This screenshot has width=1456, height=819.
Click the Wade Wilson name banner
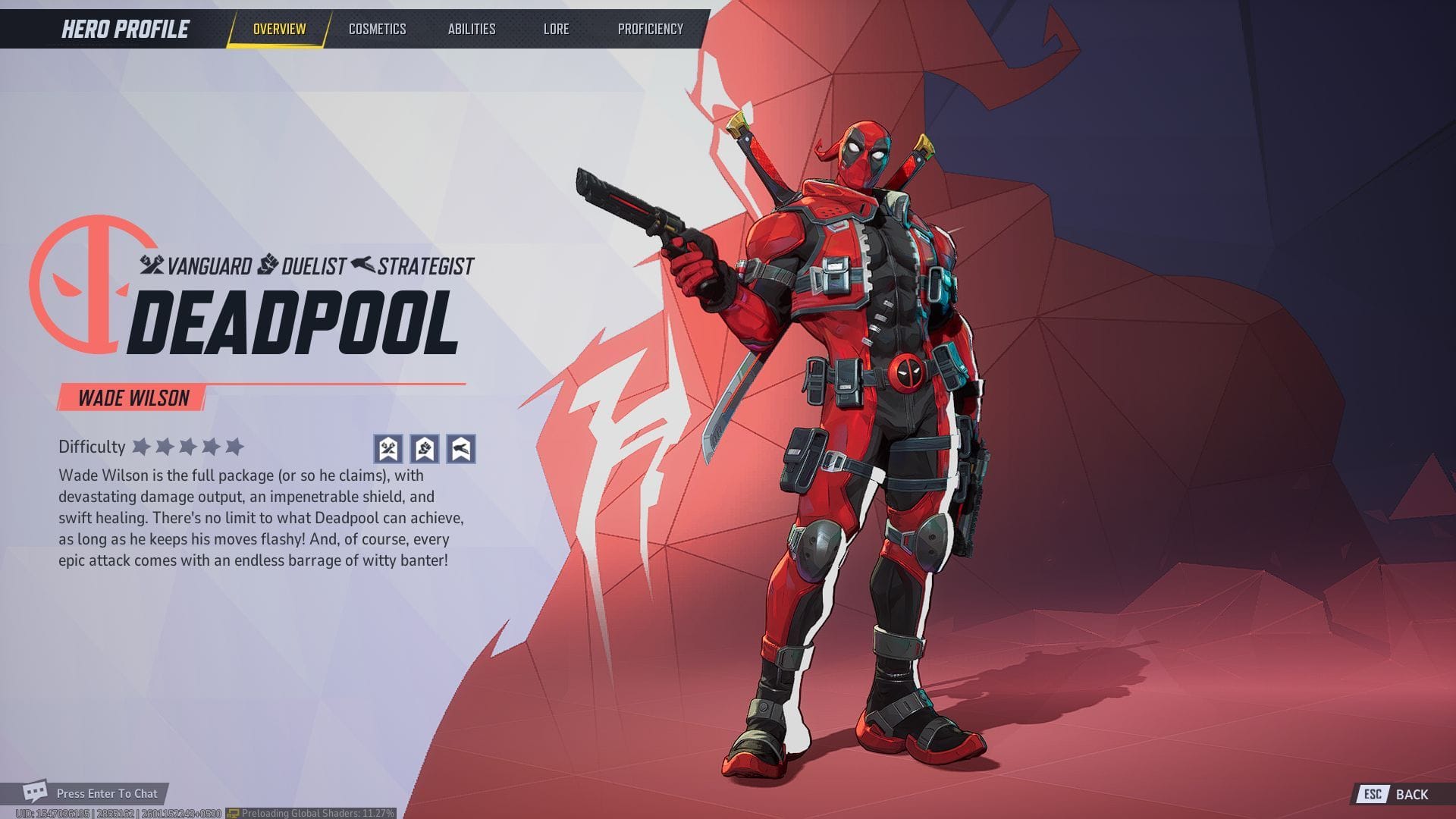[133, 397]
